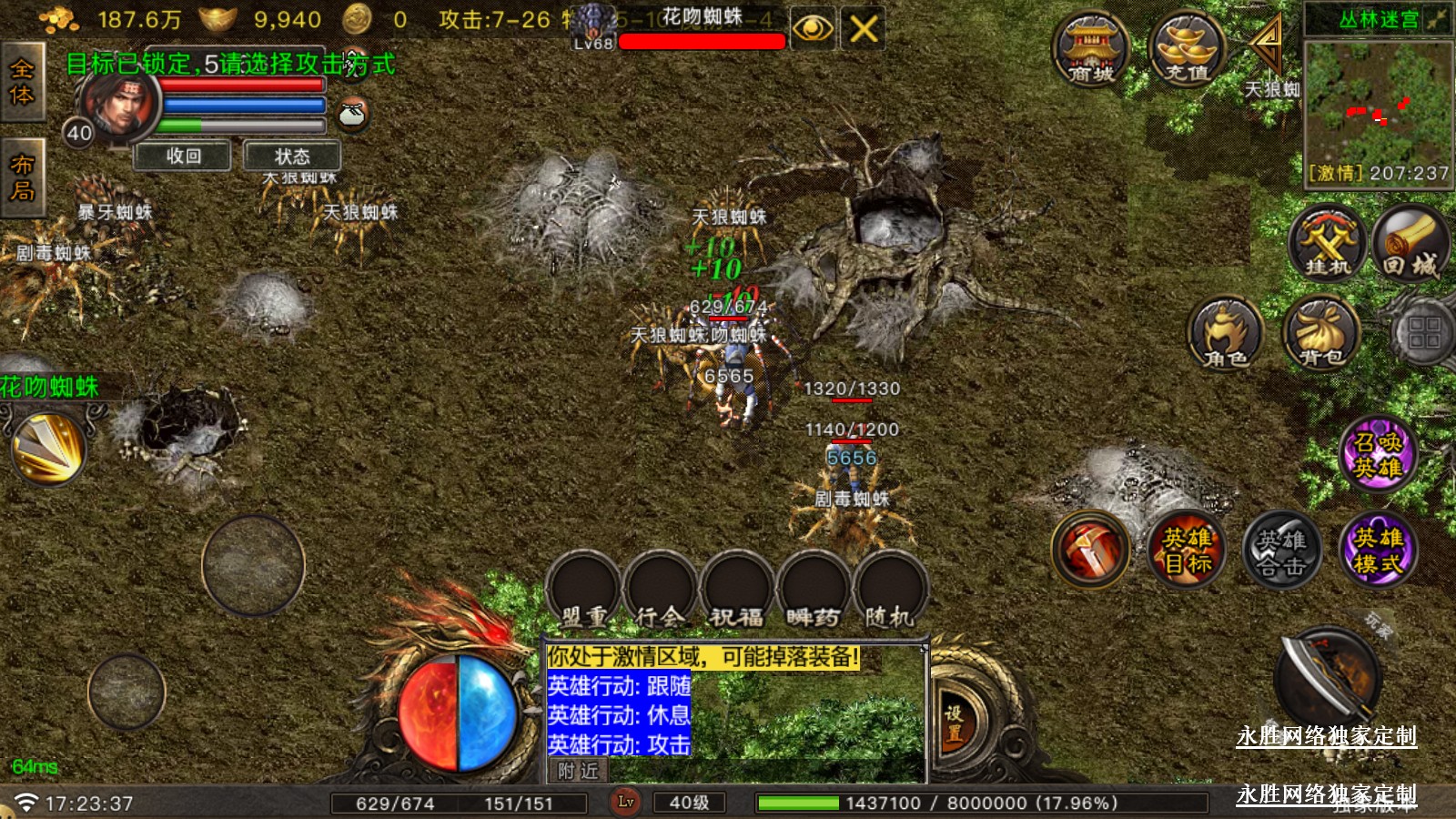Toggle 挂机 auto-battle mode
The image size is (1456, 819).
[1328, 243]
